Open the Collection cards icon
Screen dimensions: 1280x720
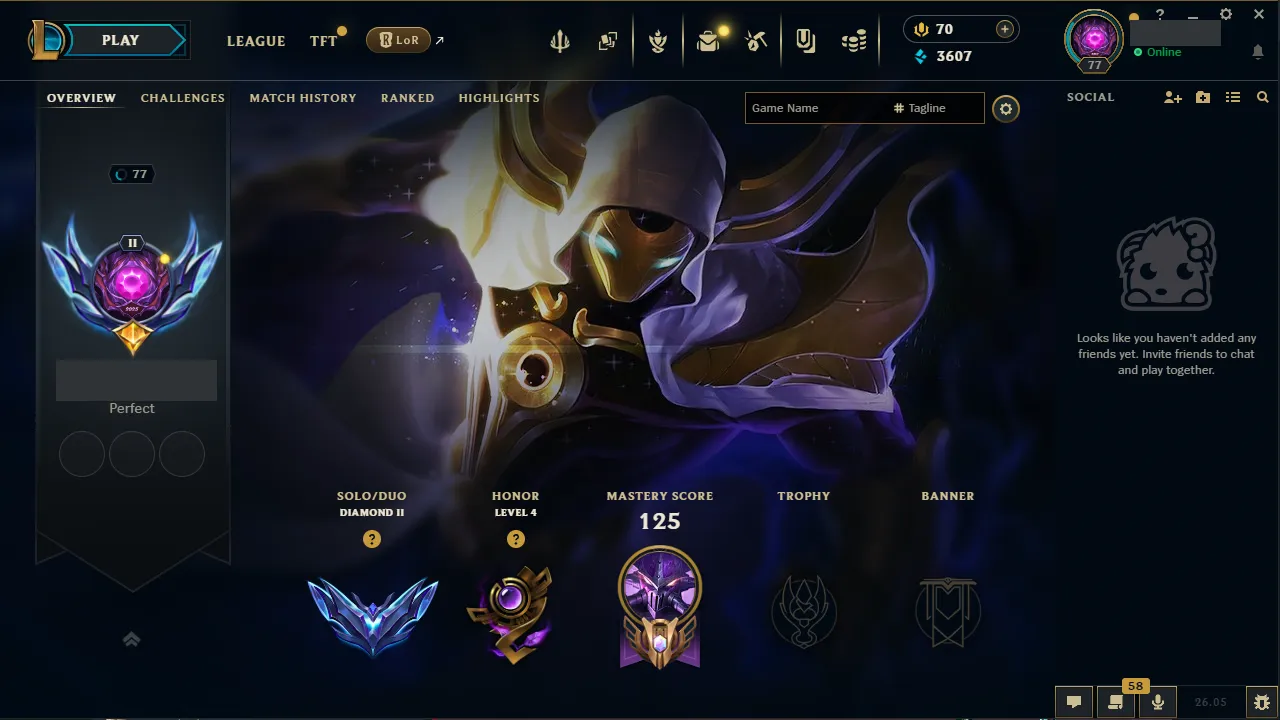[x=607, y=40]
